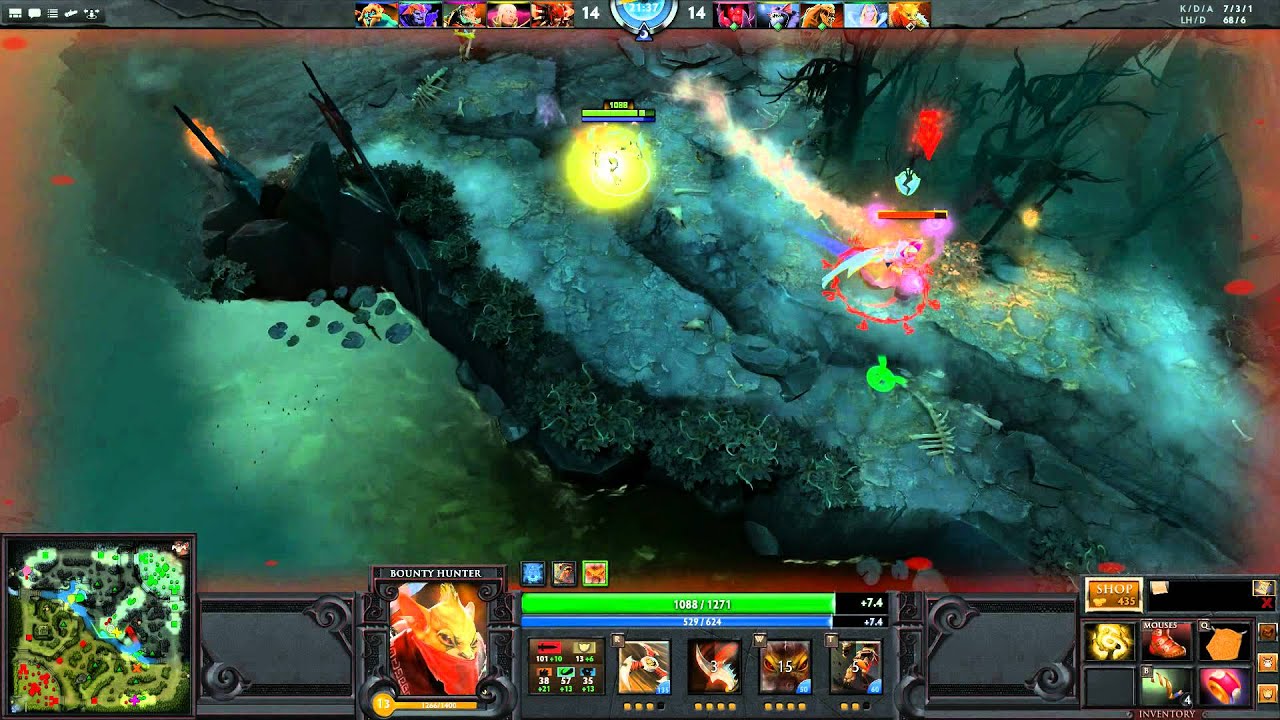Select the blonde hero portrait on top bar
Image resolution: width=1280 pixels, height=720 pixels.
[508, 14]
